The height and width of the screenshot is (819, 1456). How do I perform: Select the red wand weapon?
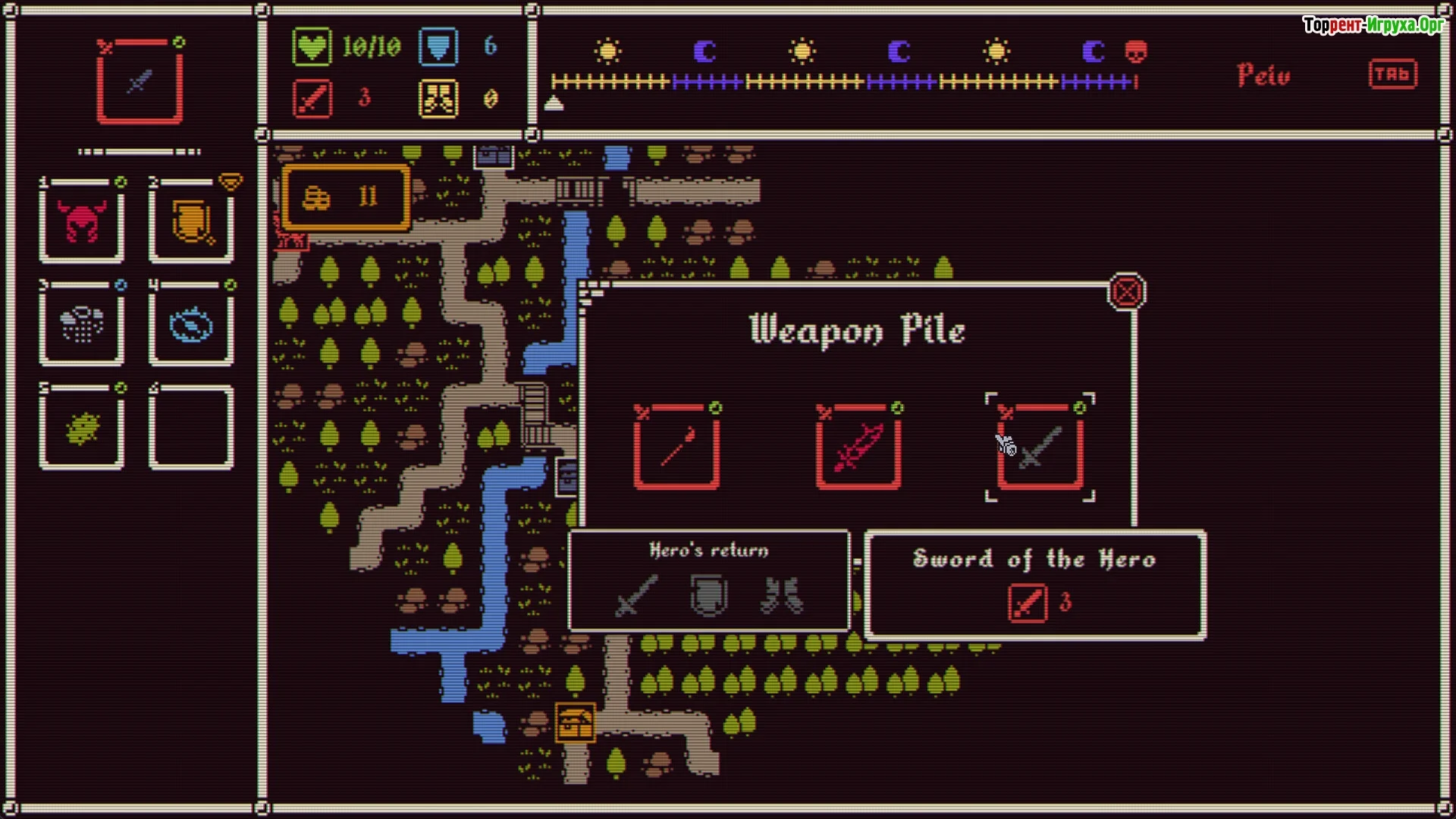pyautogui.click(x=676, y=447)
